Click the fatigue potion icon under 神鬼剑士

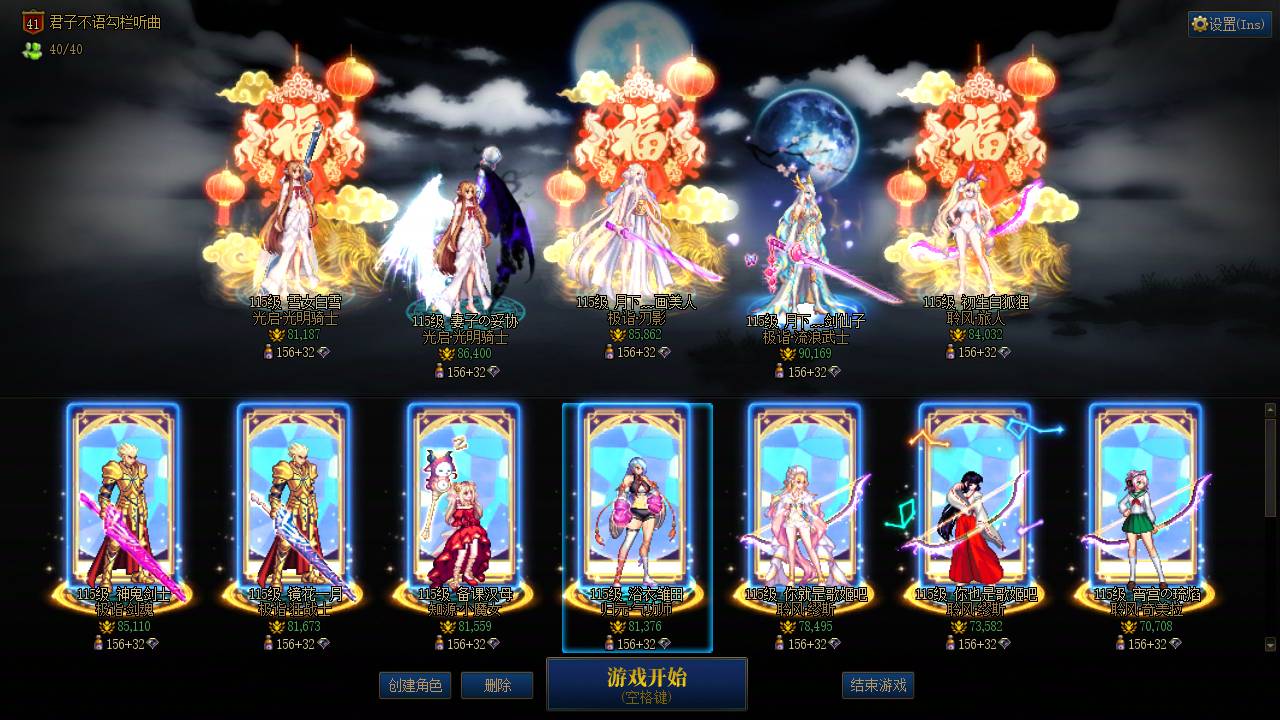coord(99,644)
